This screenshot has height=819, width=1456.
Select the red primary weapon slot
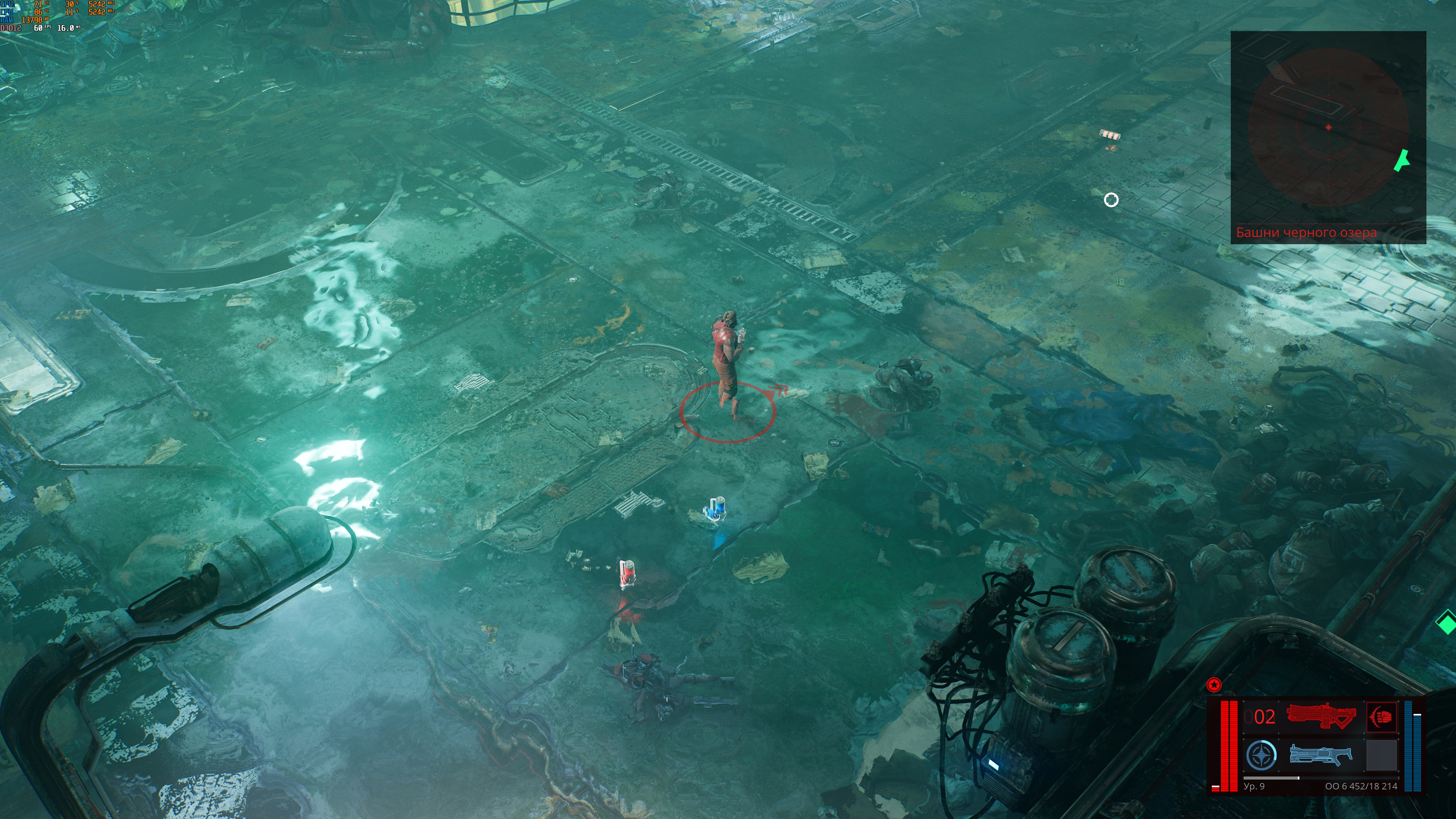(1321, 715)
